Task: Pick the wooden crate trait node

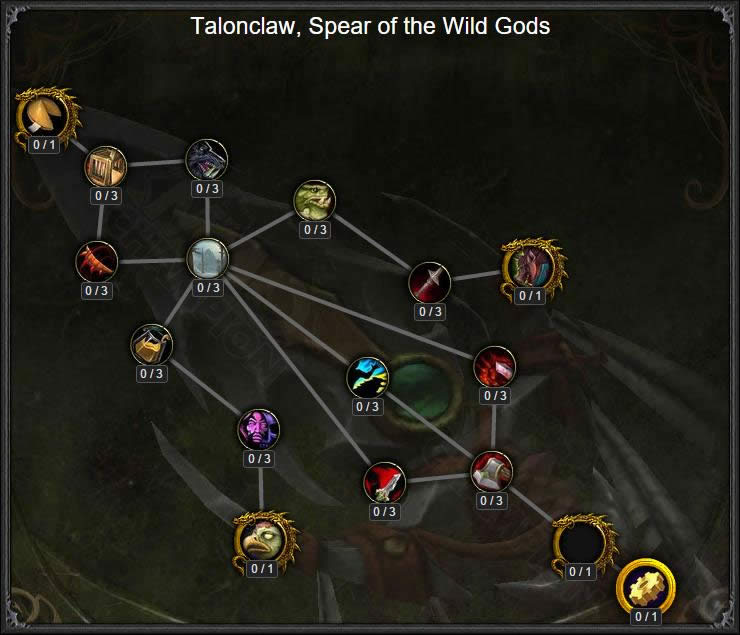Action: click(x=104, y=165)
